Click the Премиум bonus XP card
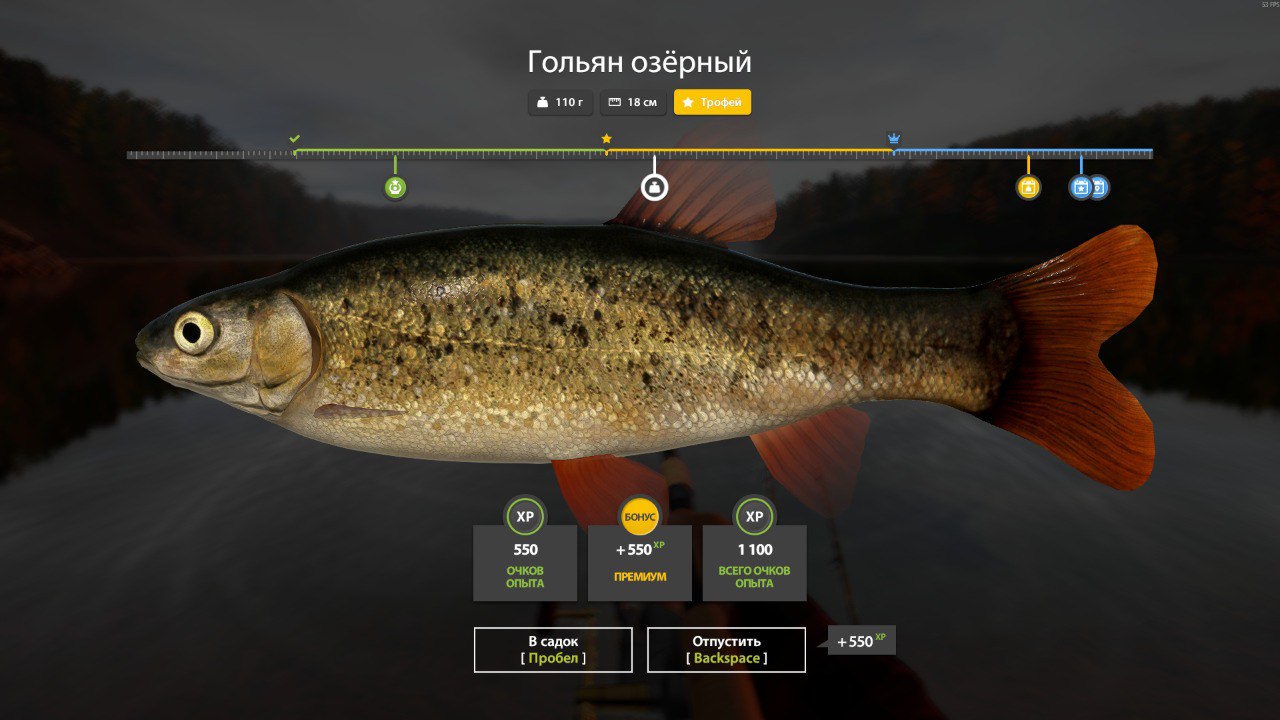Viewport: 1280px width, 720px height. coord(640,562)
